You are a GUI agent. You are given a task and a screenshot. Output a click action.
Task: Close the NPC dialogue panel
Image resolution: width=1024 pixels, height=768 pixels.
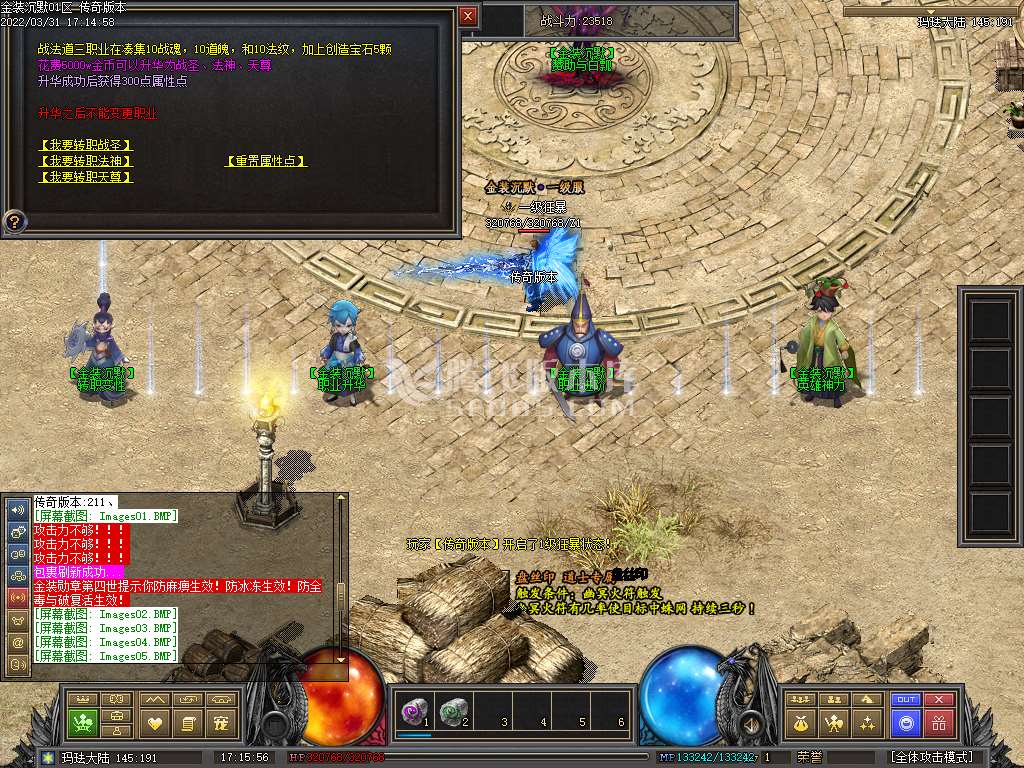[x=468, y=16]
